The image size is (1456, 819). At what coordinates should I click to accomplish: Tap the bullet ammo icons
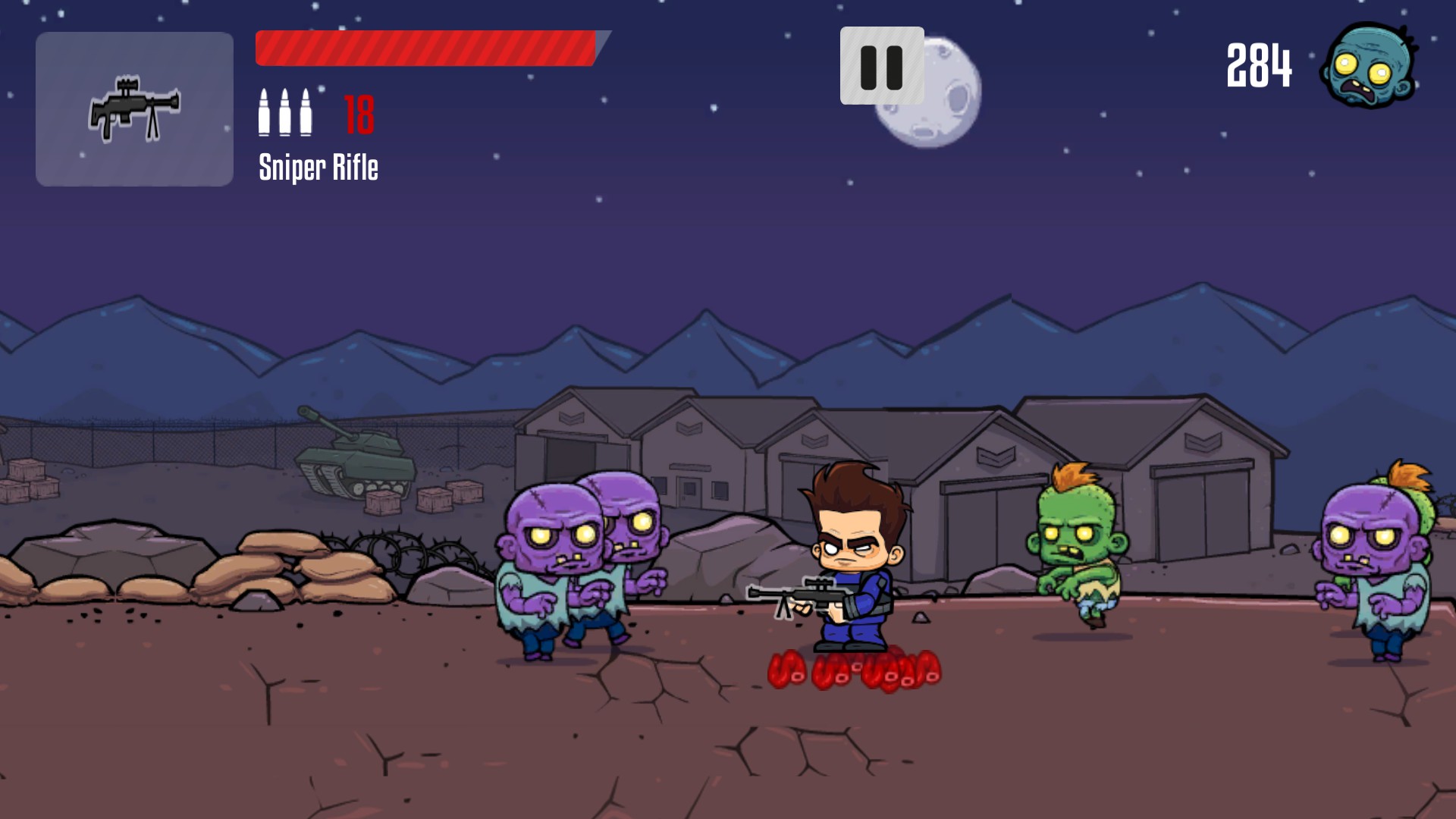(287, 114)
